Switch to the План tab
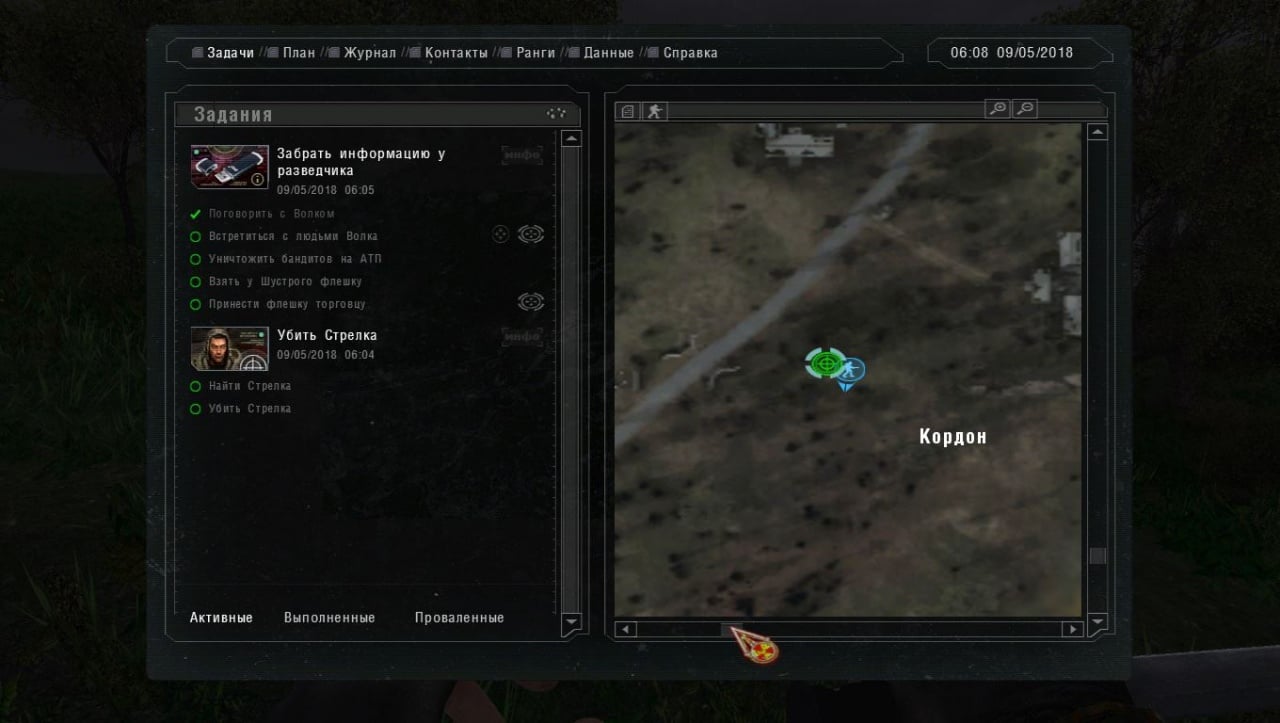The width and height of the screenshot is (1280, 723). pos(298,53)
